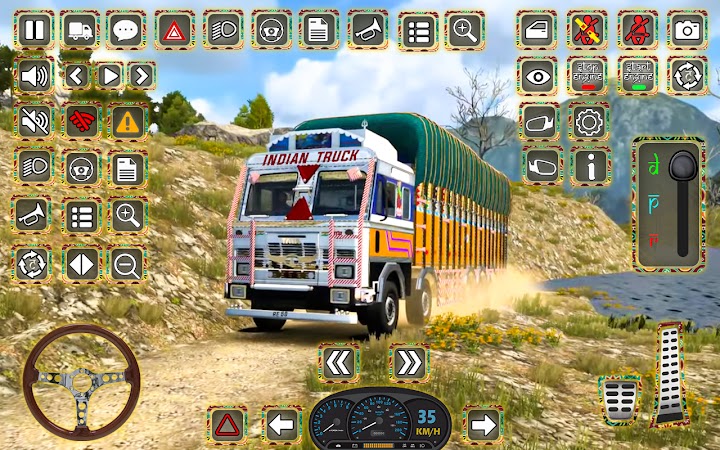
Task: Unfasten seatbelt using the crossed-out belt icon
Action: [x=587, y=30]
